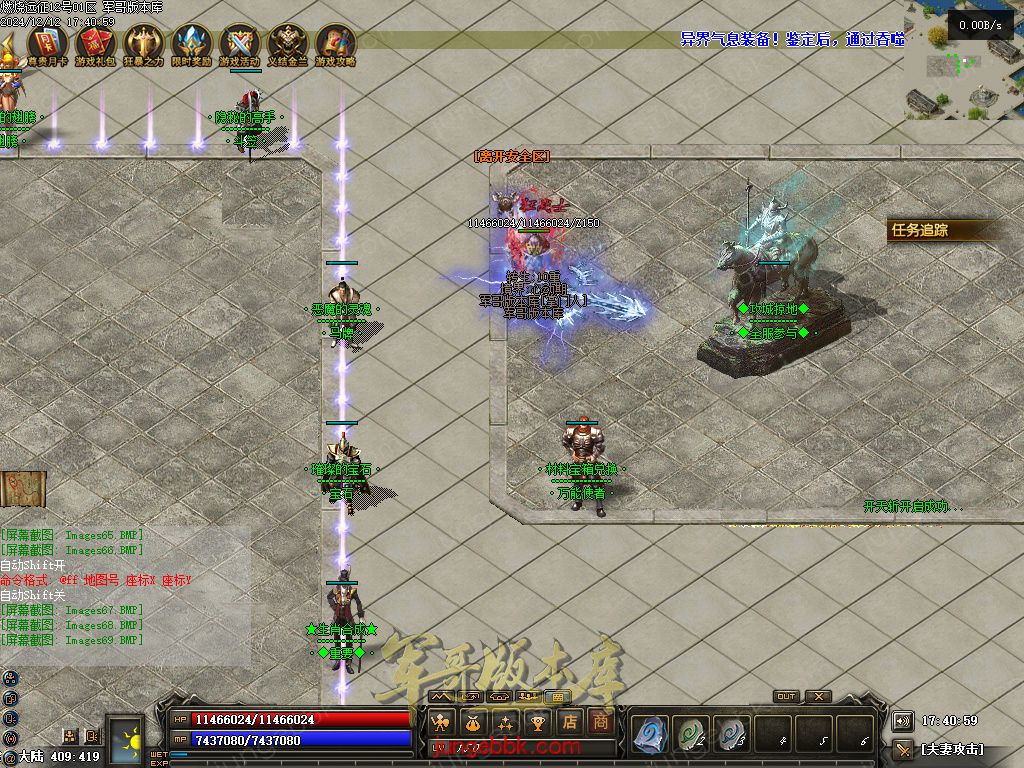
Task: Use the blue rune stone in slot one
Action: (649, 735)
